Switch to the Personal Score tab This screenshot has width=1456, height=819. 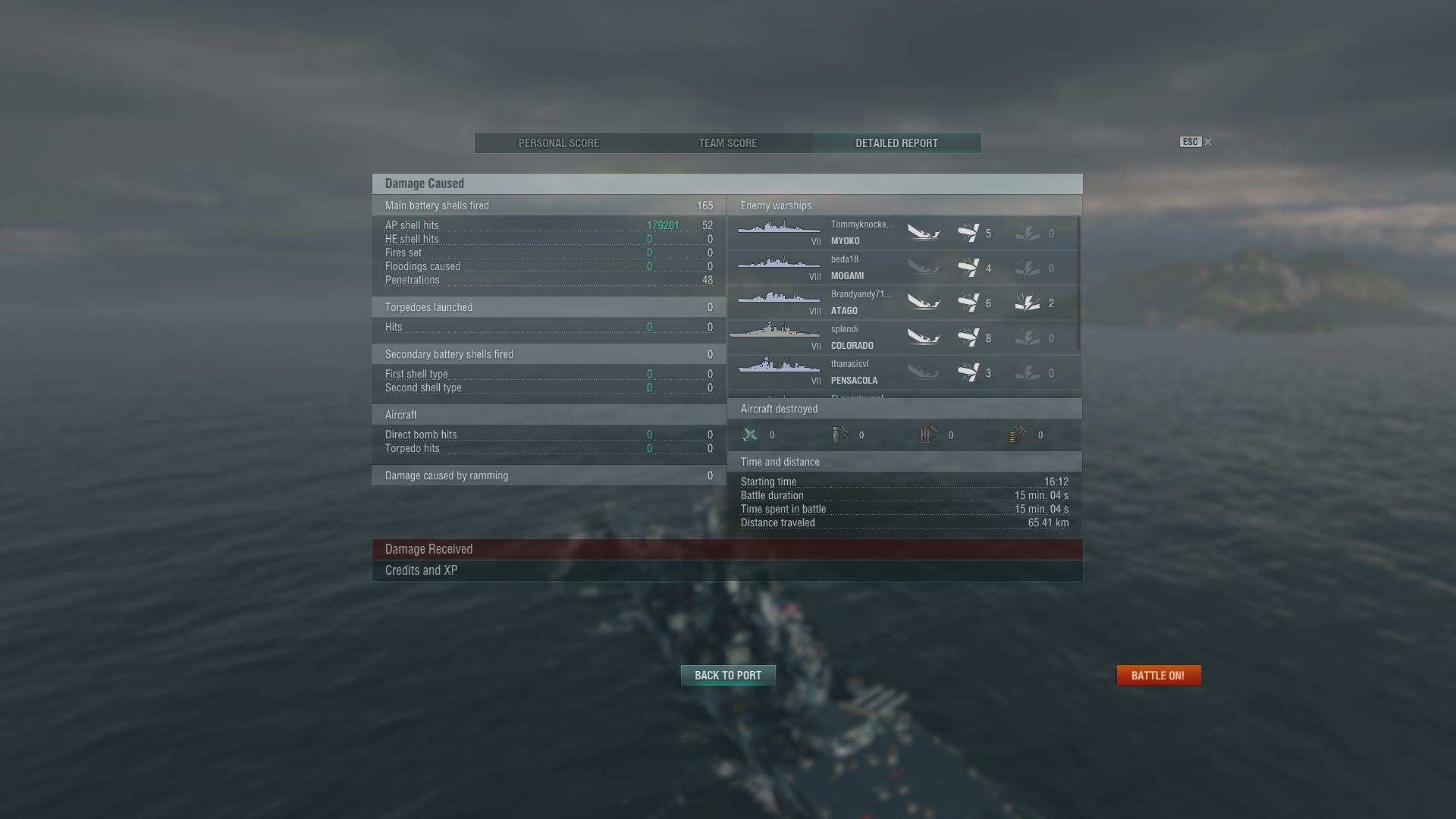coord(559,143)
